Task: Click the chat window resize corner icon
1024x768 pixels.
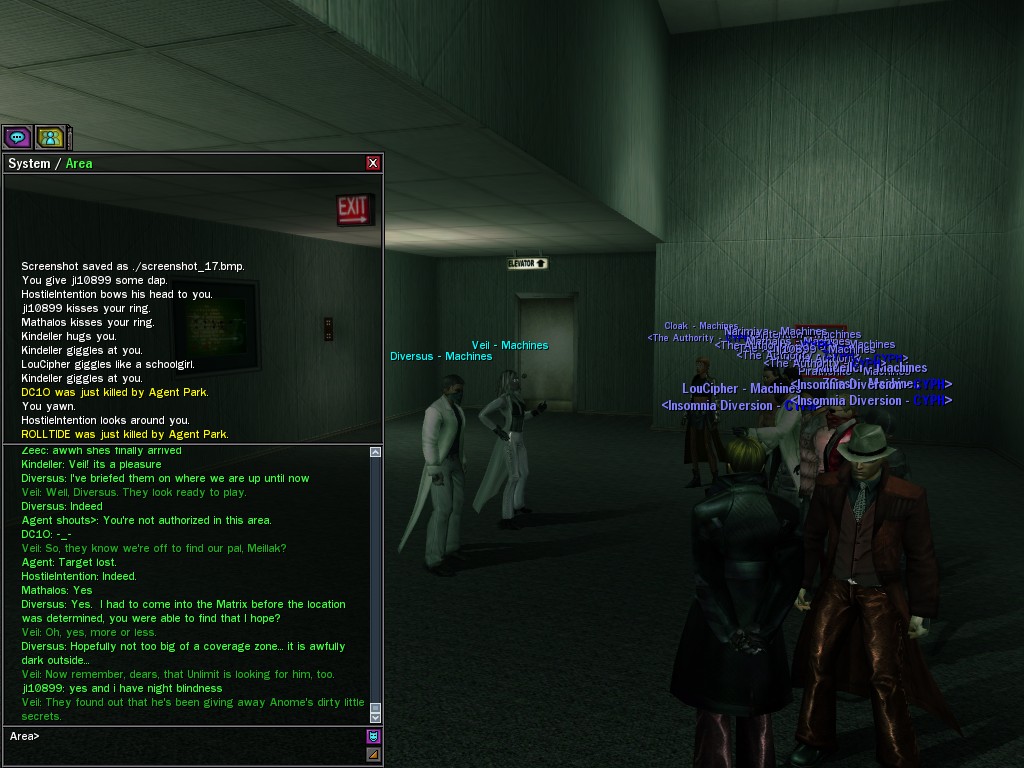Action: click(x=373, y=755)
